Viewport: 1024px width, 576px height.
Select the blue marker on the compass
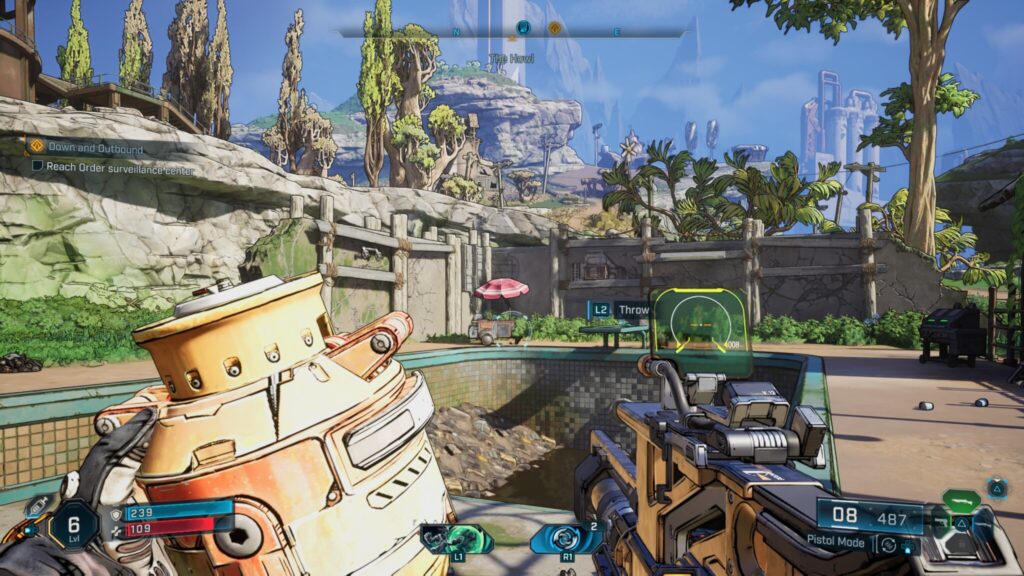click(522, 29)
